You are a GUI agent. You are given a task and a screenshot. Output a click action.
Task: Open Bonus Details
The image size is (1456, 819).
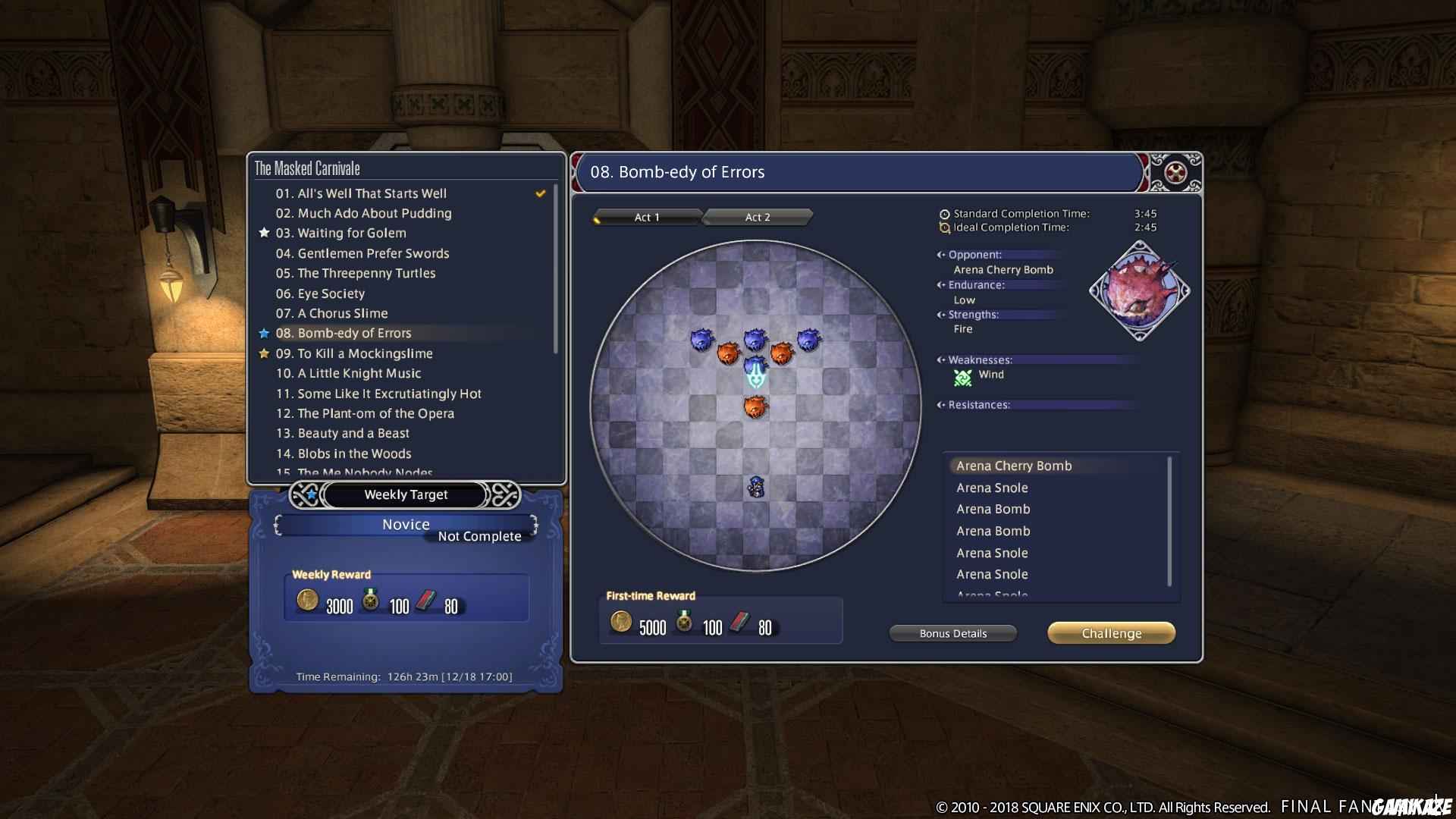pos(952,633)
